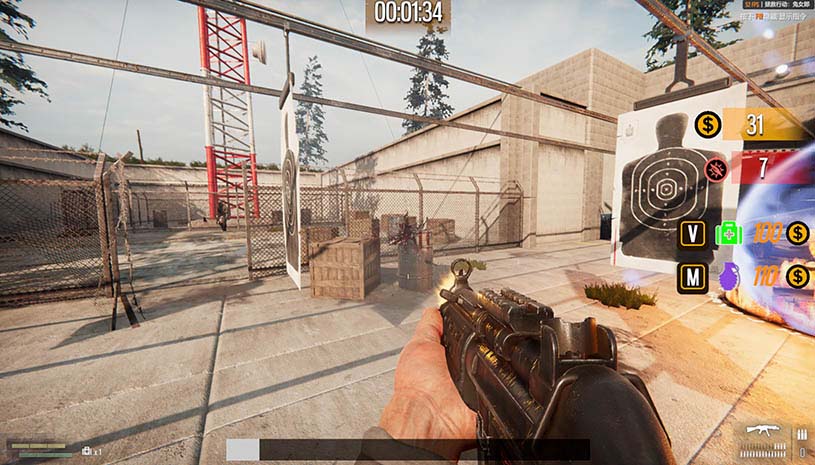The image size is (815, 465).
Task: Click the red crossed-out bug kill icon
Action: click(715, 167)
